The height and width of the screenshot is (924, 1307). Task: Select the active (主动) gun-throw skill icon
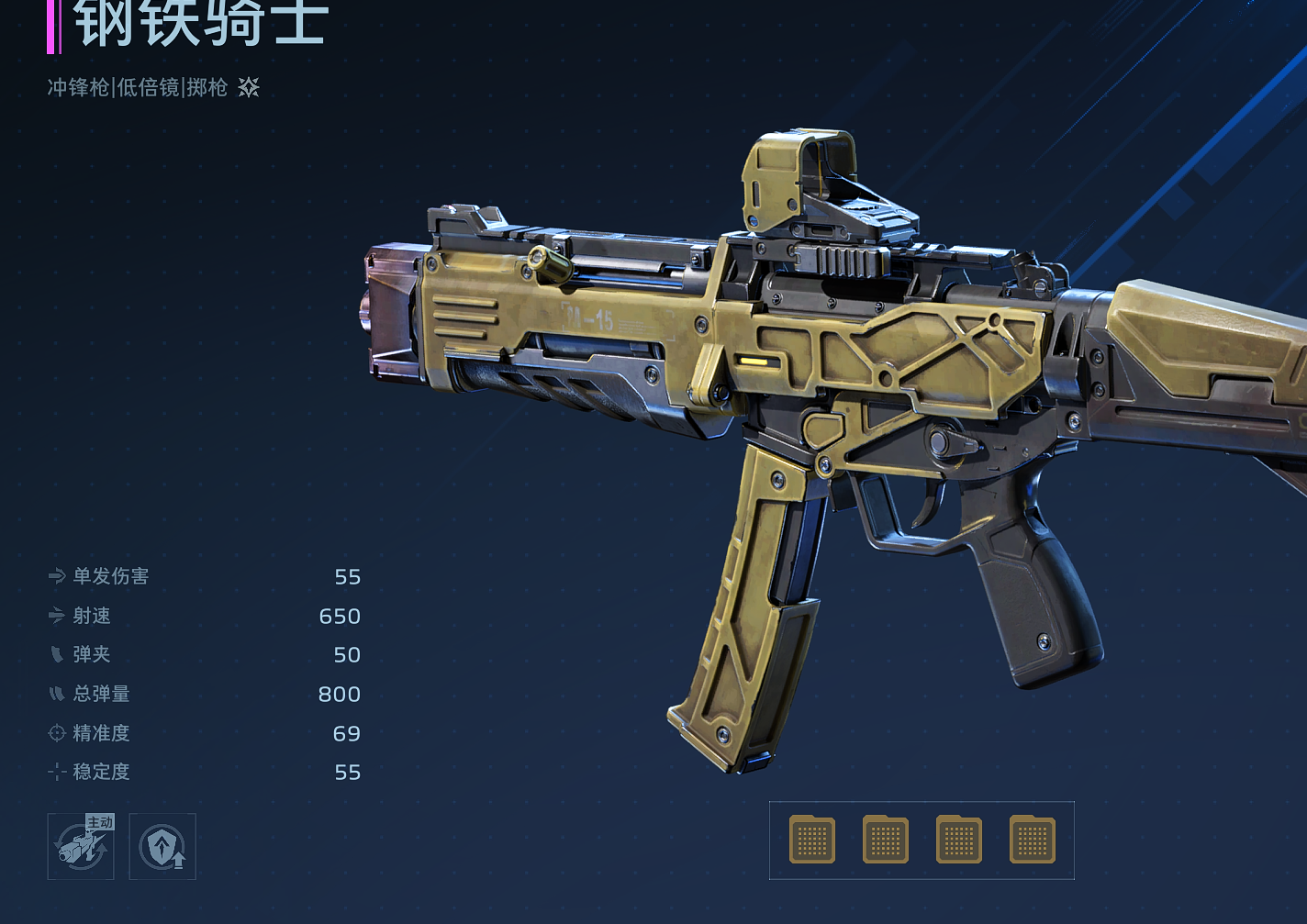click(81, 846)
